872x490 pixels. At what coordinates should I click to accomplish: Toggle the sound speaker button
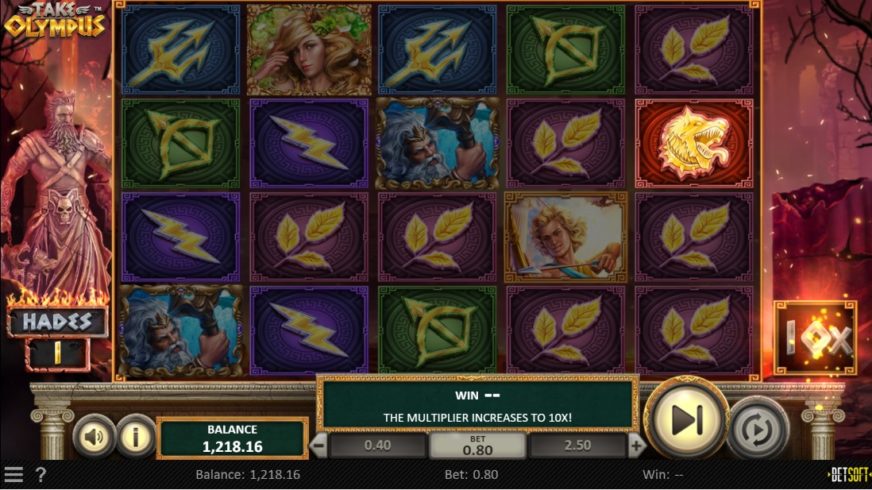[x=94, y=436]
